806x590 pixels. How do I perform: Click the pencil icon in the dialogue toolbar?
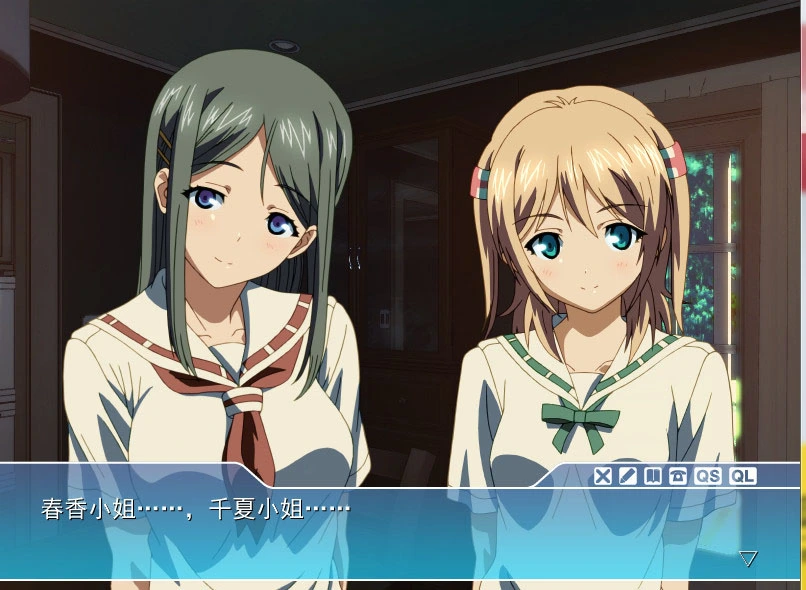coord(627,476)
